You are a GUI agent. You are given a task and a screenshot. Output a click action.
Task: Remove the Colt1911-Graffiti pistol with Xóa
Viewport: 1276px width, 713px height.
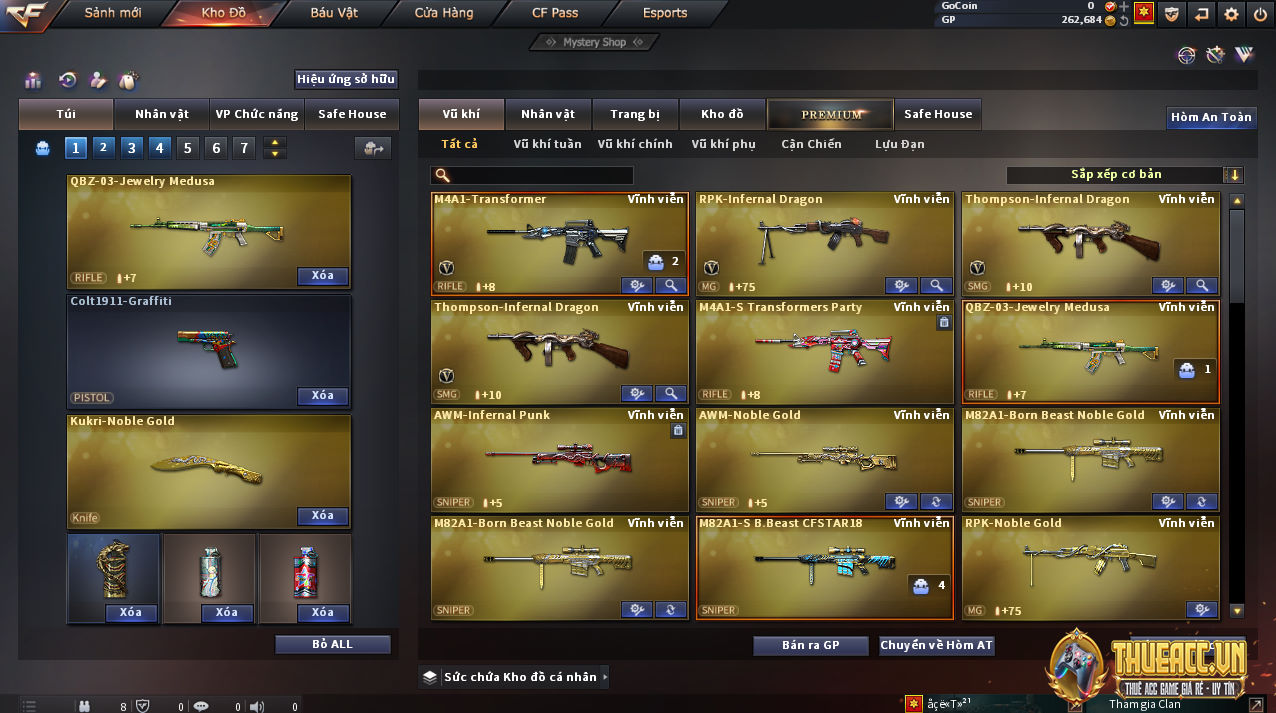(322, 396)
